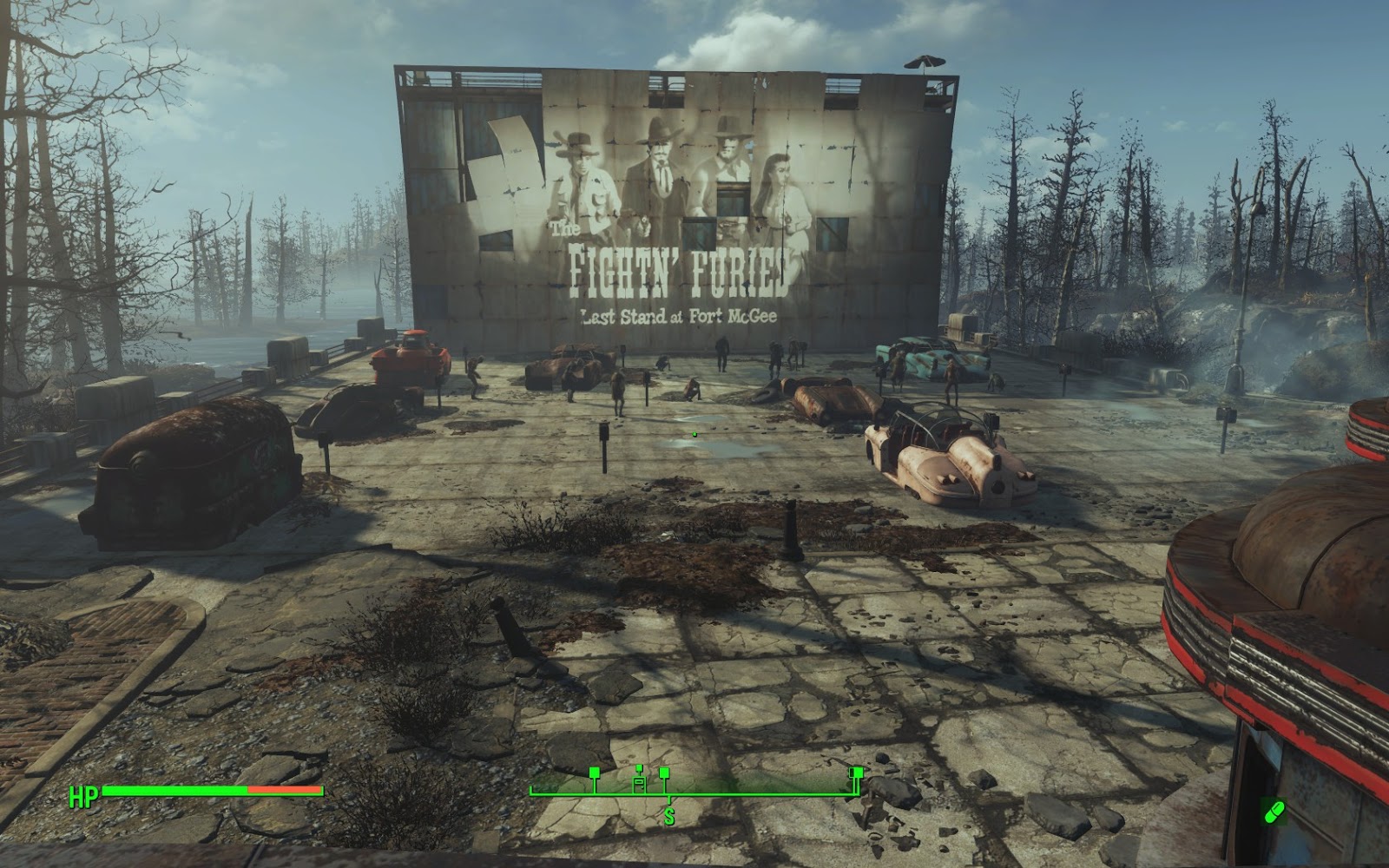Click the green portion of the health bar
The width and height of the screenshot is (1389, 868).
click(x=174, y=792)
